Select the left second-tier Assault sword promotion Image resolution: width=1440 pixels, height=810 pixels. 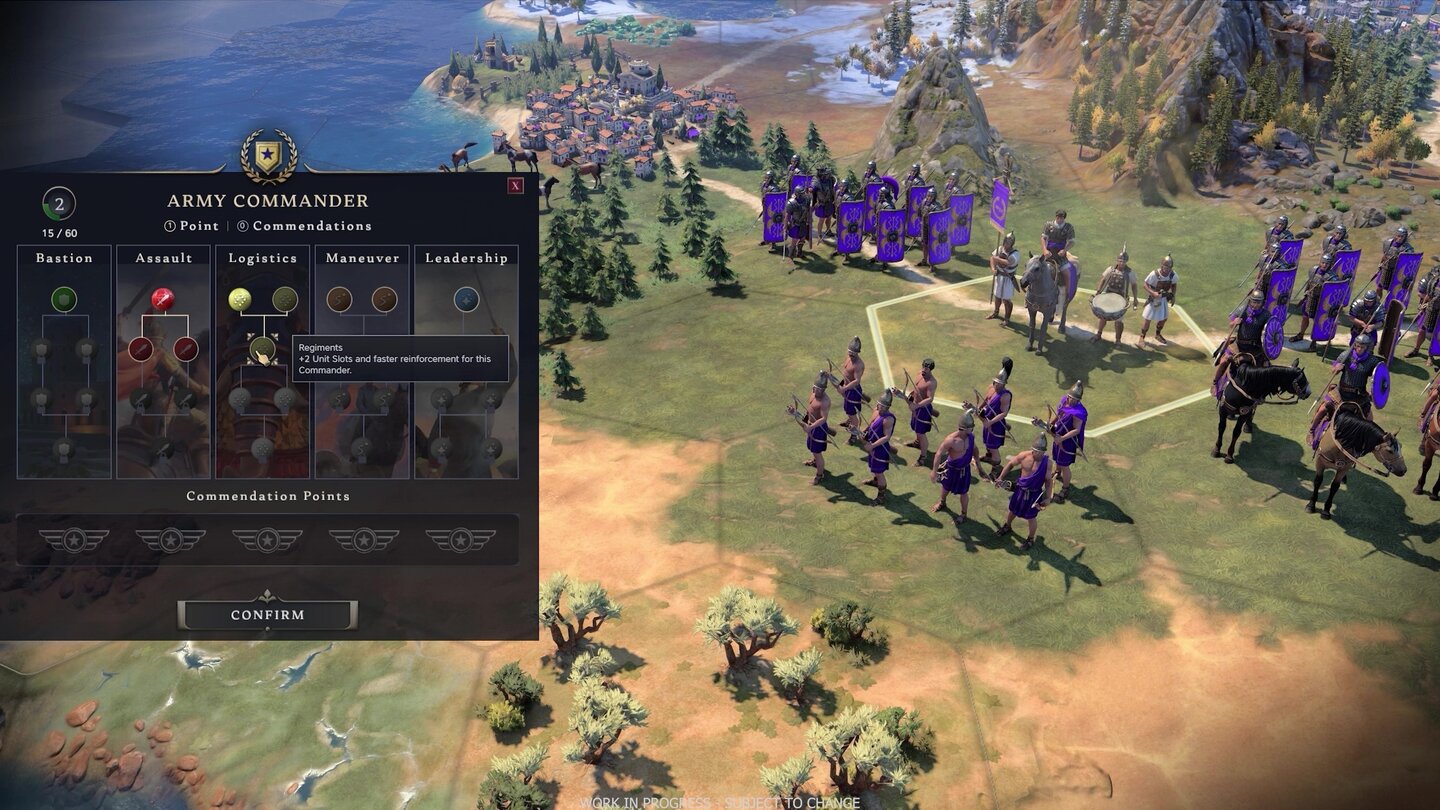pyautogui.click(x=142, y=349)
